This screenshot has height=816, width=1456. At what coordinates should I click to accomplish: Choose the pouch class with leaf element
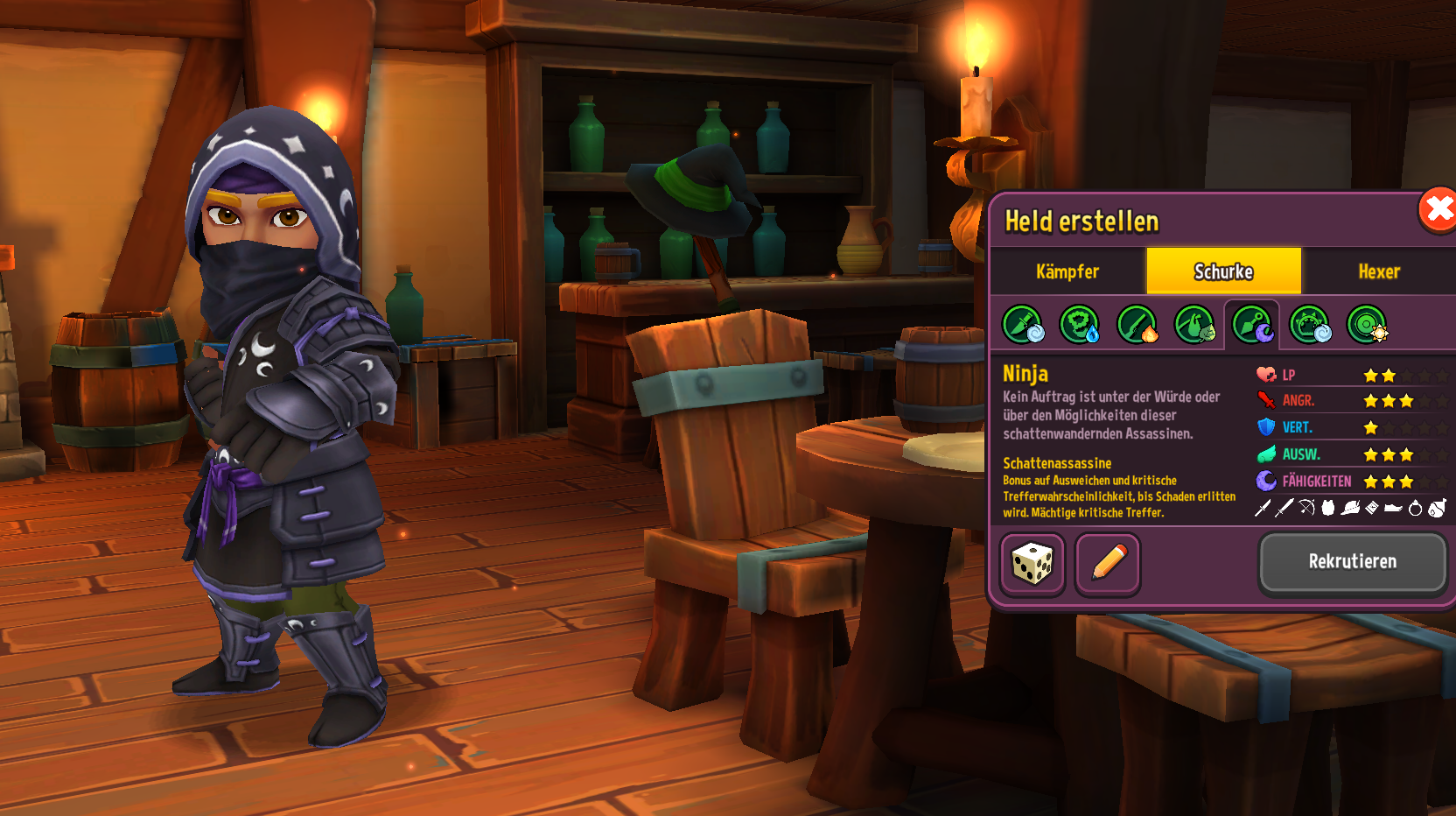pyautogui.click(x=1194, y=324)
